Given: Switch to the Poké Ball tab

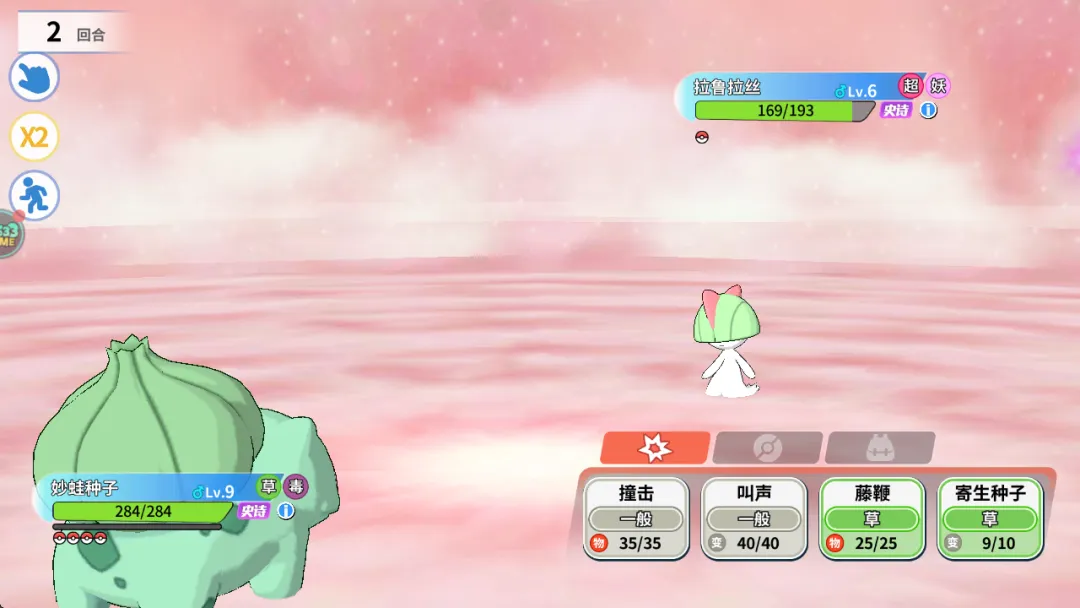Looking at the screenshot, I should click(x=767, y=448).
